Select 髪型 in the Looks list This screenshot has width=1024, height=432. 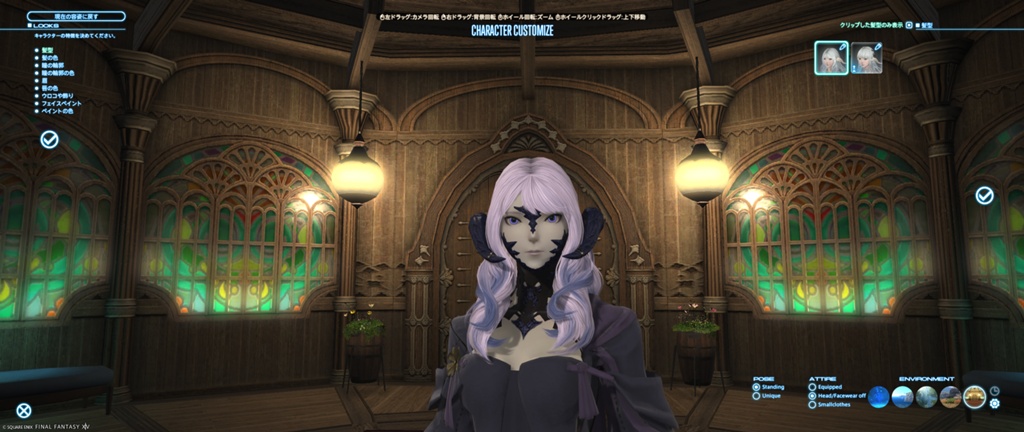coord(47,49)
